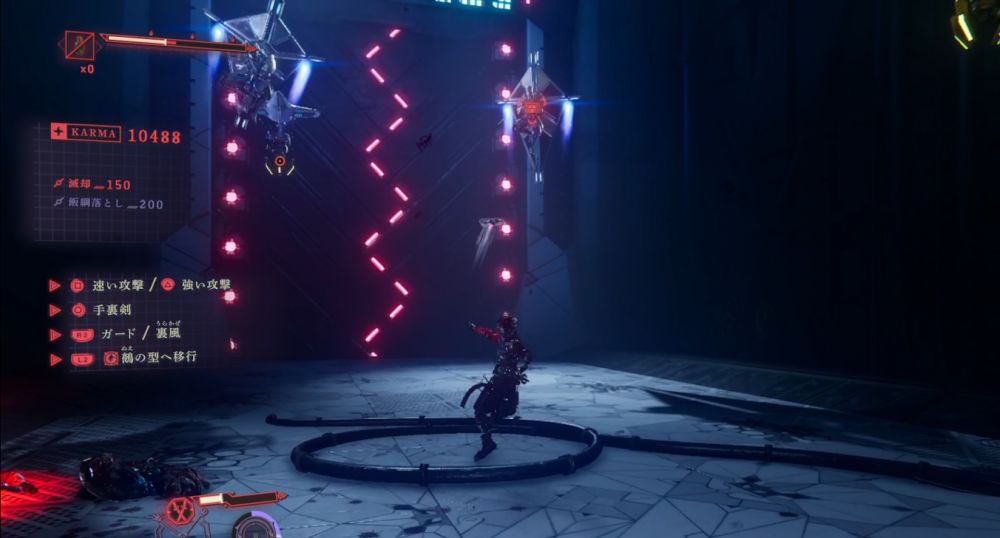Select the crossed-out item slot icon
Screen dimensions: 1000x538
click(79, 45)
